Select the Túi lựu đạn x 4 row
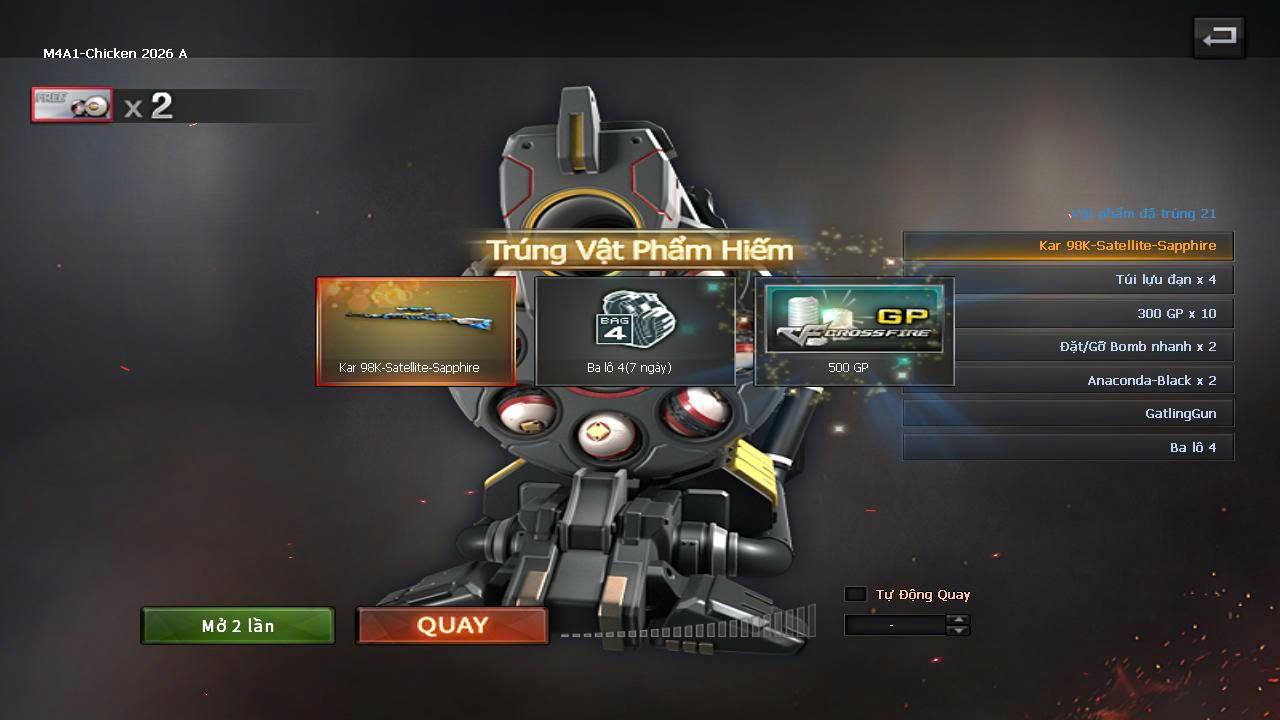1280x720 pixels. pos(1068,280)
